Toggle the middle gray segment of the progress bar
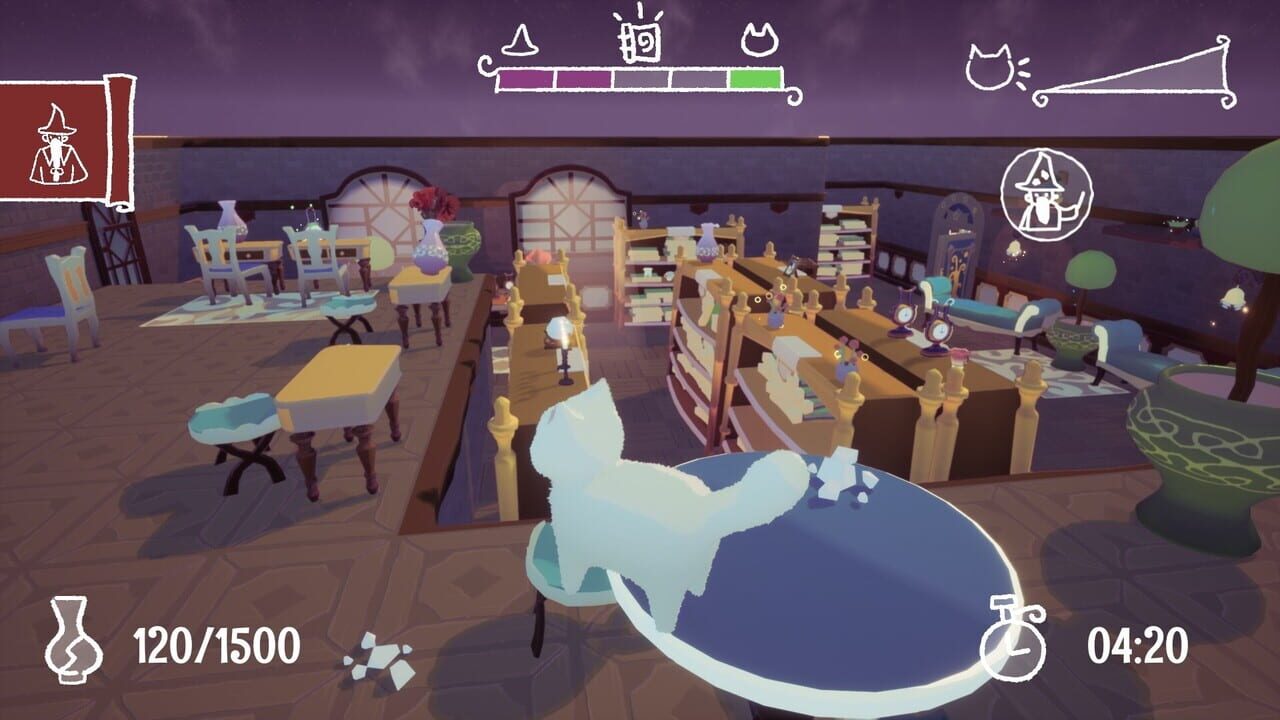1280x720 pixels. pos(640,79)
